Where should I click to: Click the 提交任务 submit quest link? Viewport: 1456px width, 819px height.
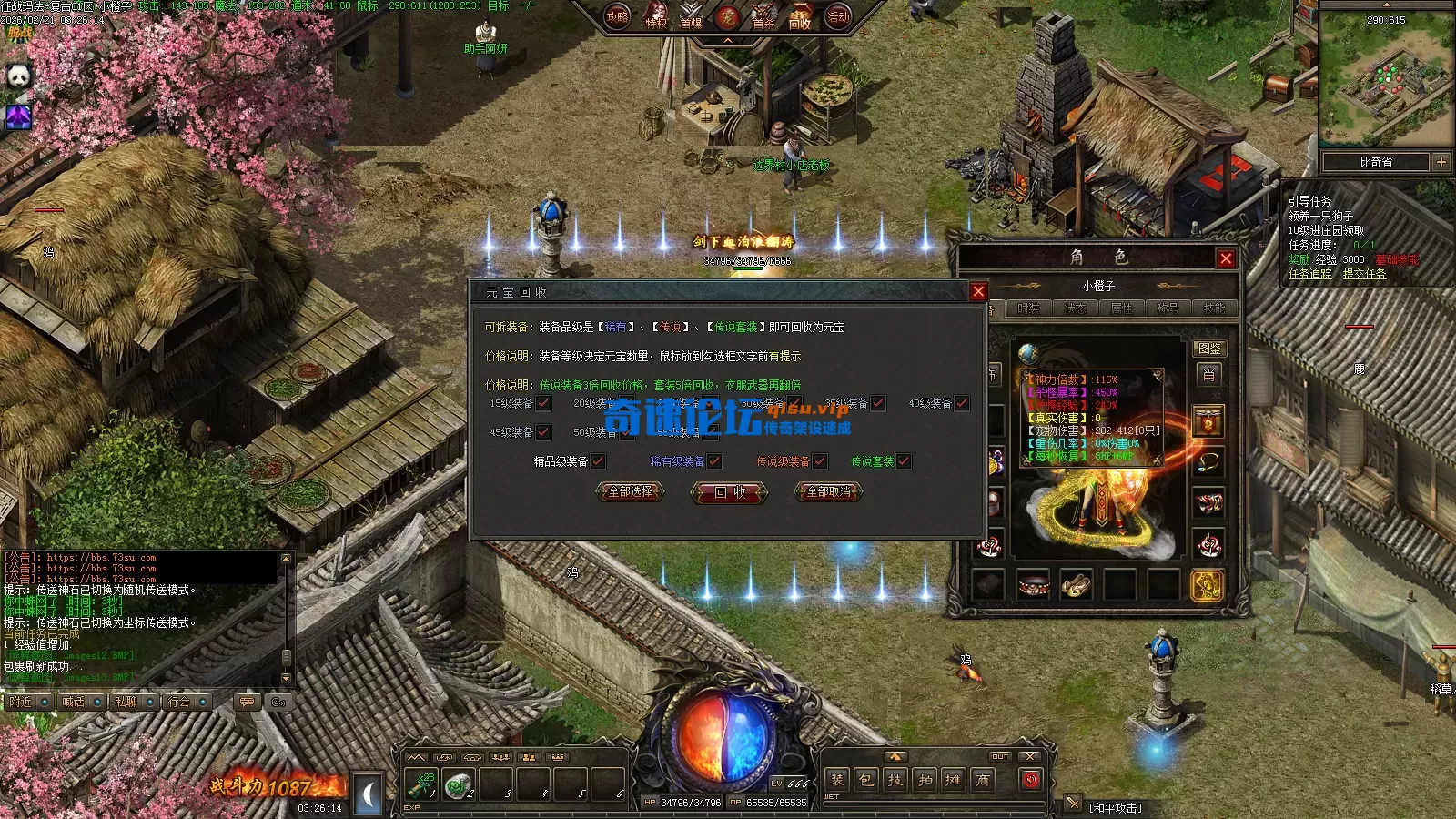[x=1364, y=274]
